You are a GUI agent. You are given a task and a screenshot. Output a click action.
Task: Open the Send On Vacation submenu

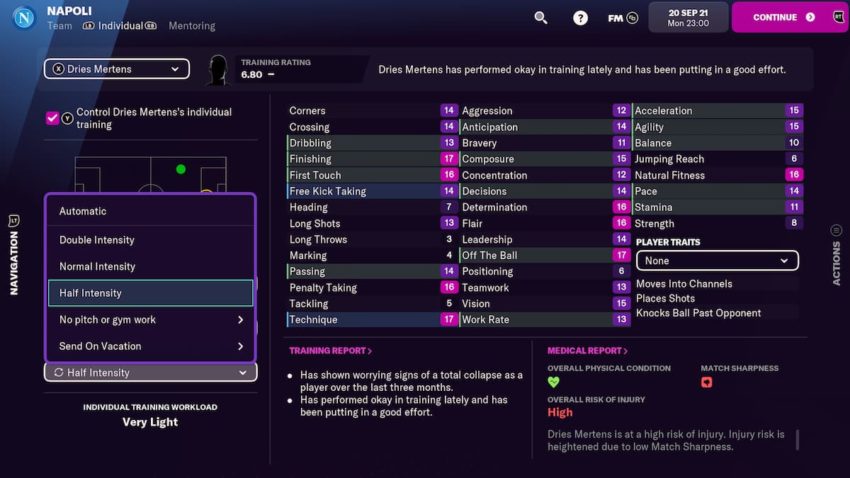click(150, 346)
